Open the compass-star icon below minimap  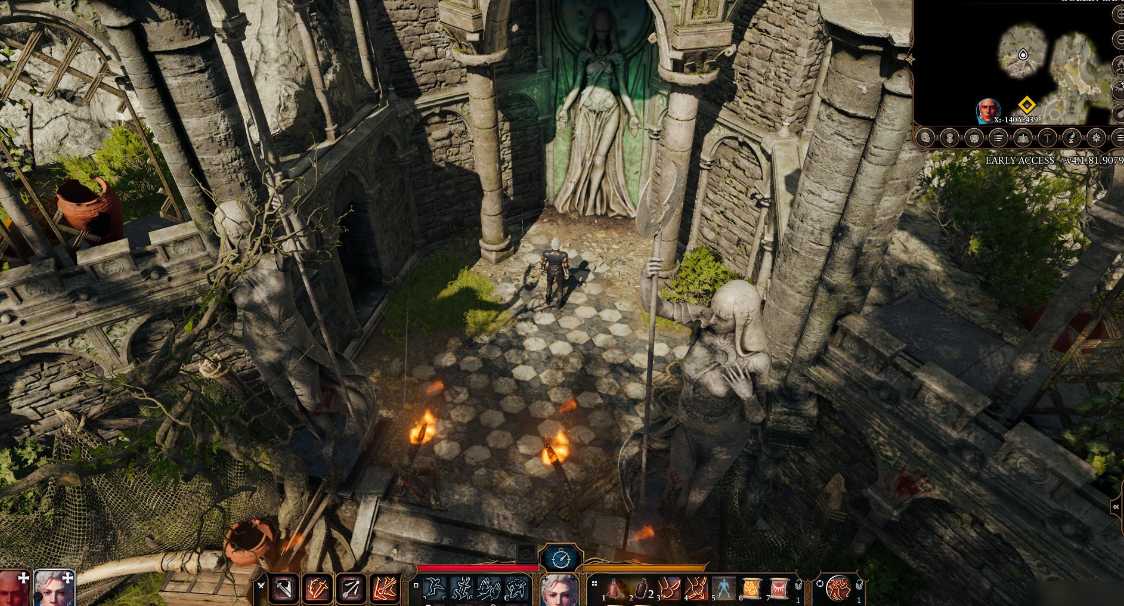coord(1096,137)
